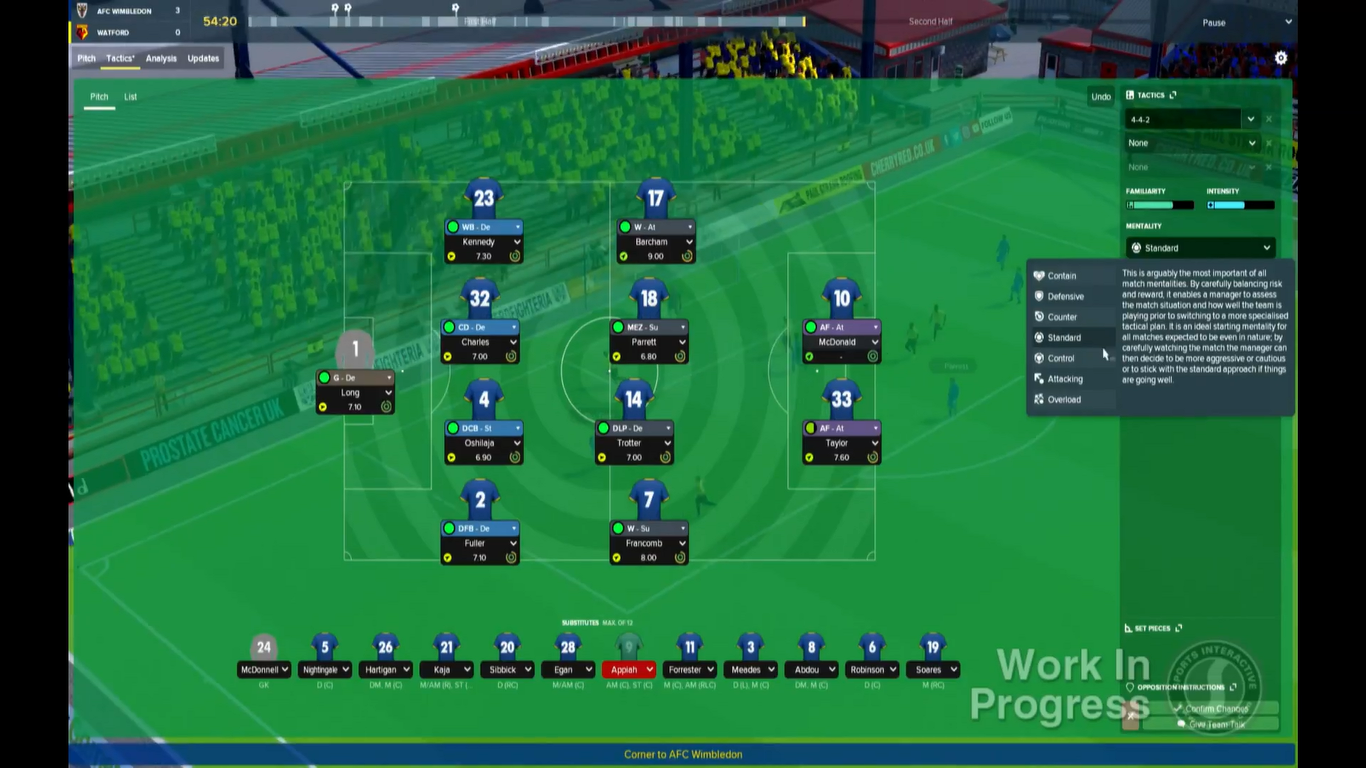Select the Attacking mentality option
Image resolution: width=1366 pixels, height=768 pixels.
1062,378
